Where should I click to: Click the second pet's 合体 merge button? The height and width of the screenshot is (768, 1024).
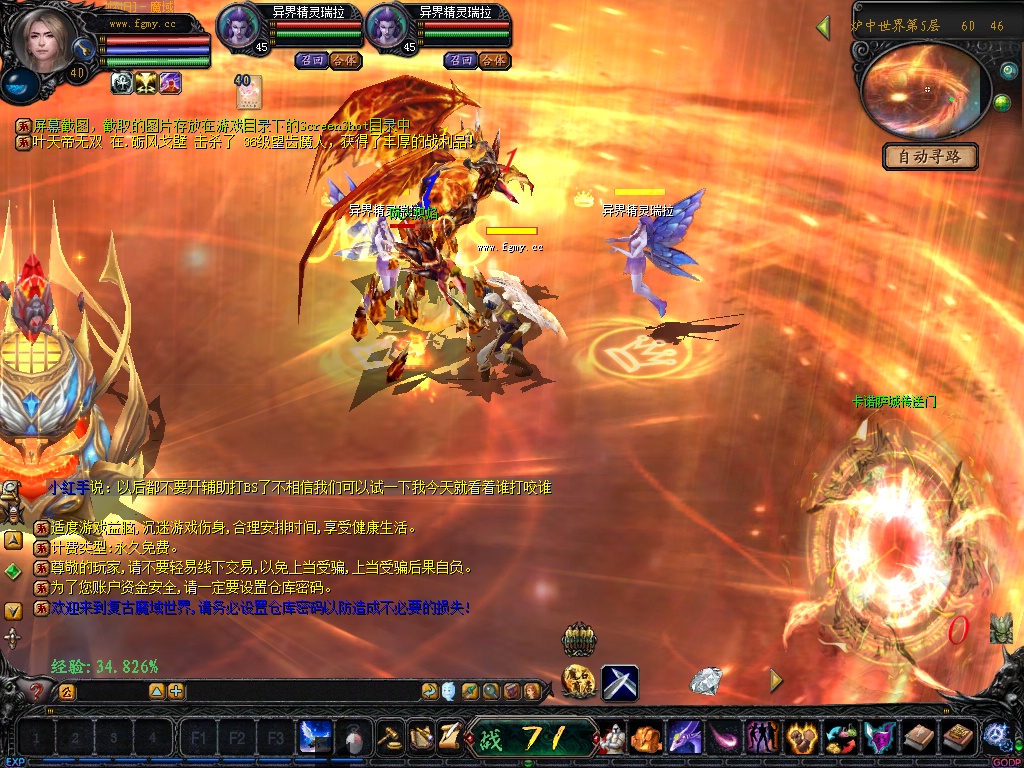(x=493, y=60)
